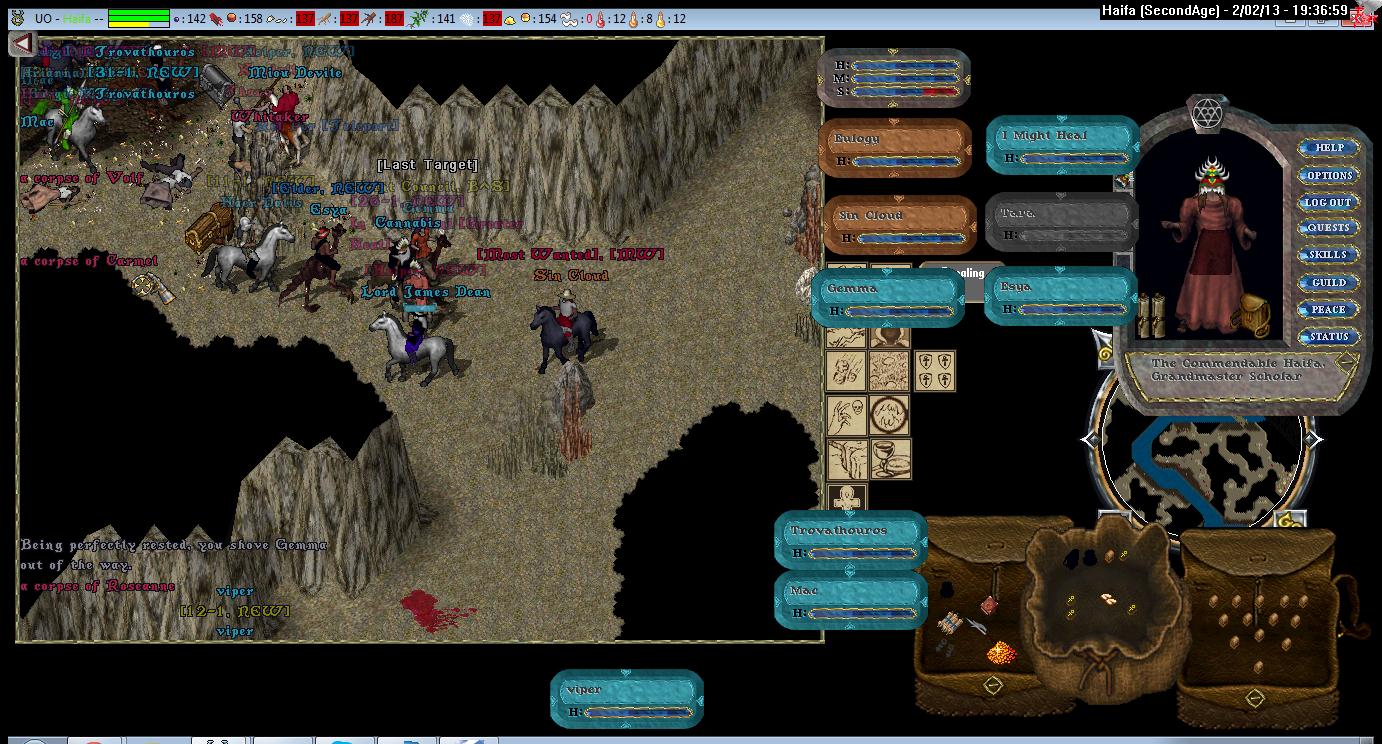
Task: Select Eulogy's health bar
Action: [896, 148]
